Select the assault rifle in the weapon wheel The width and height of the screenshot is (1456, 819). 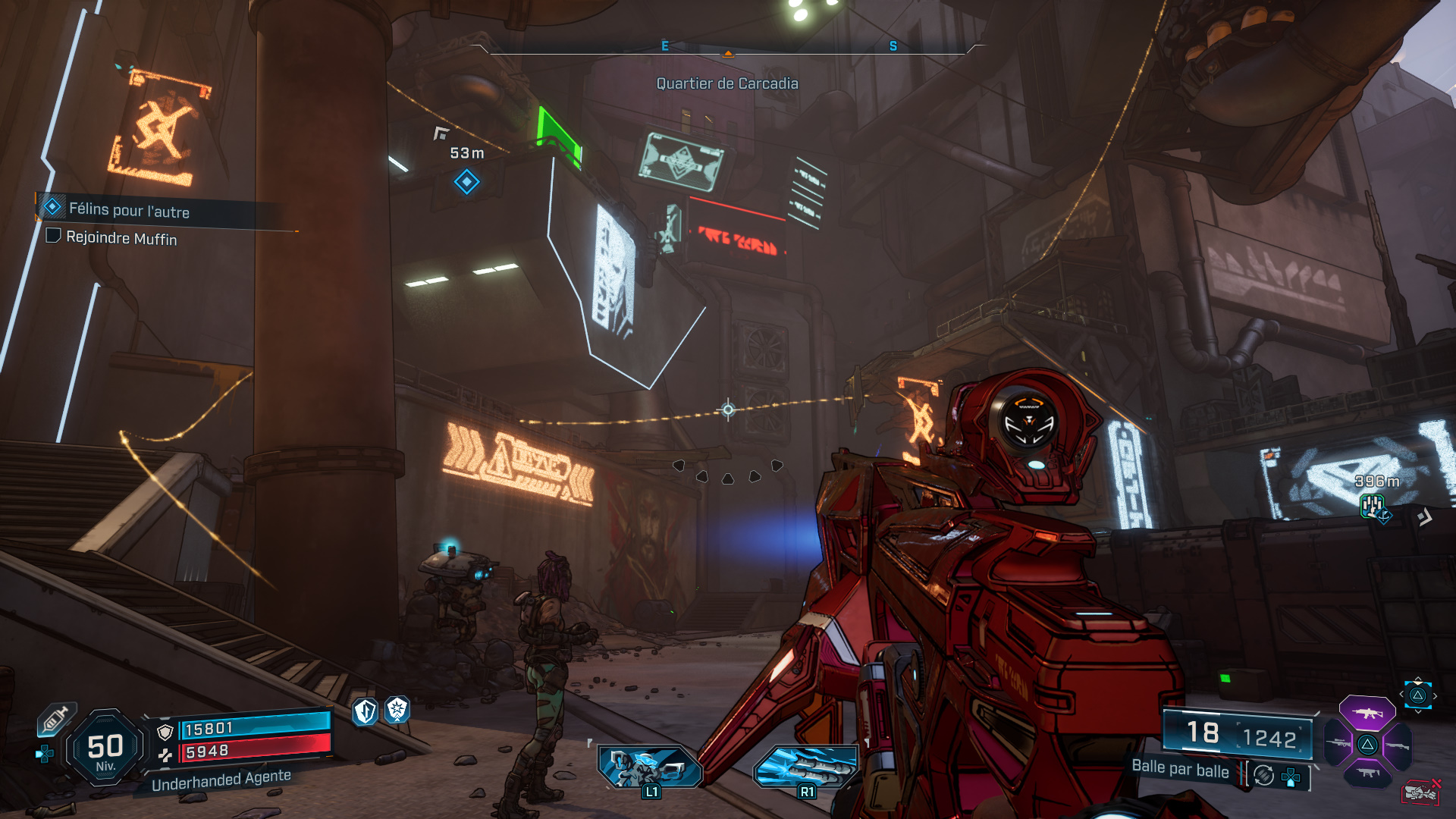point(1367,714)
